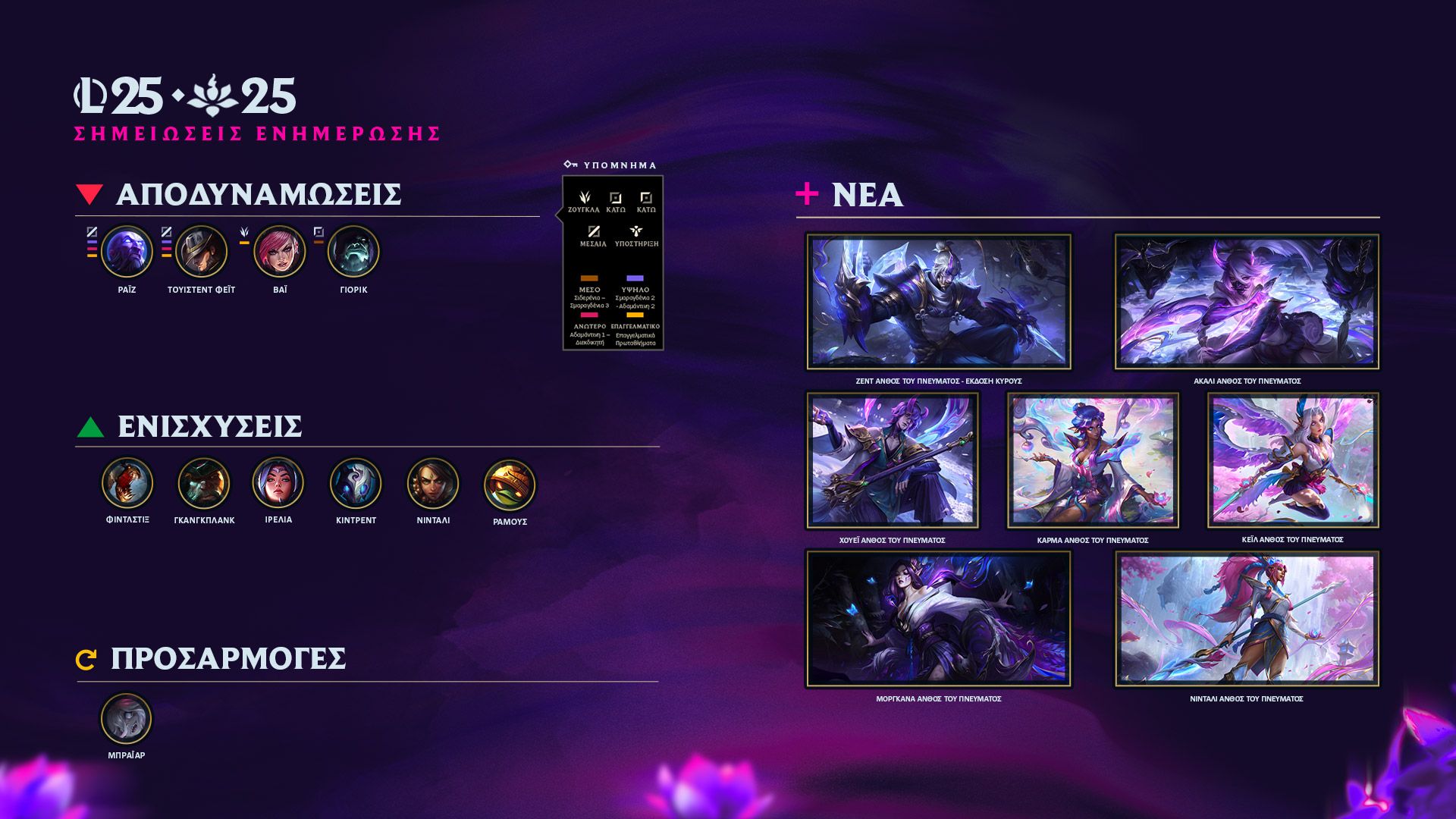Select the Spirit Blossom Hwei skin image
The height and width of the screenshot is (819, 1456).
(x=892, y=460)
